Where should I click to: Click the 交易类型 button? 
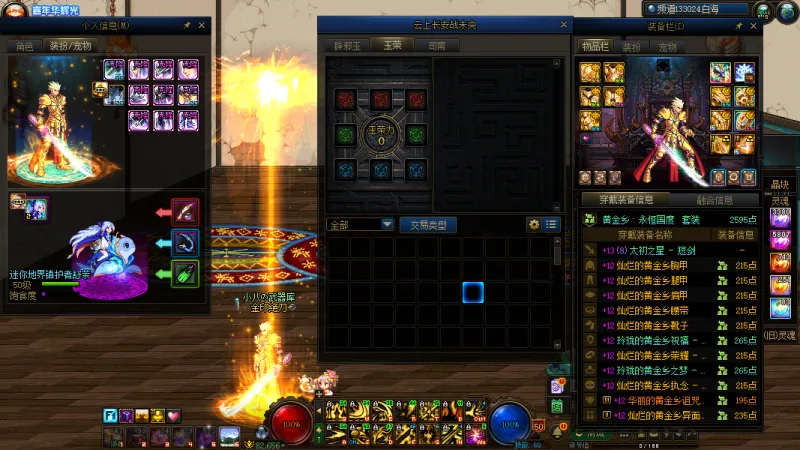428,225
